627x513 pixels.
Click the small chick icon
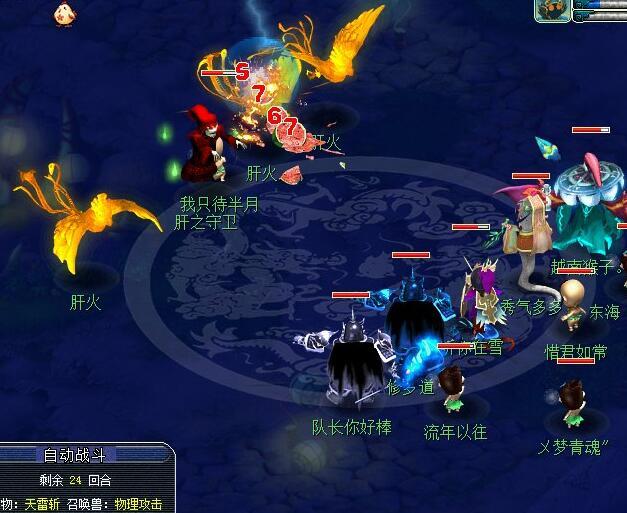[x=63, y=13]
